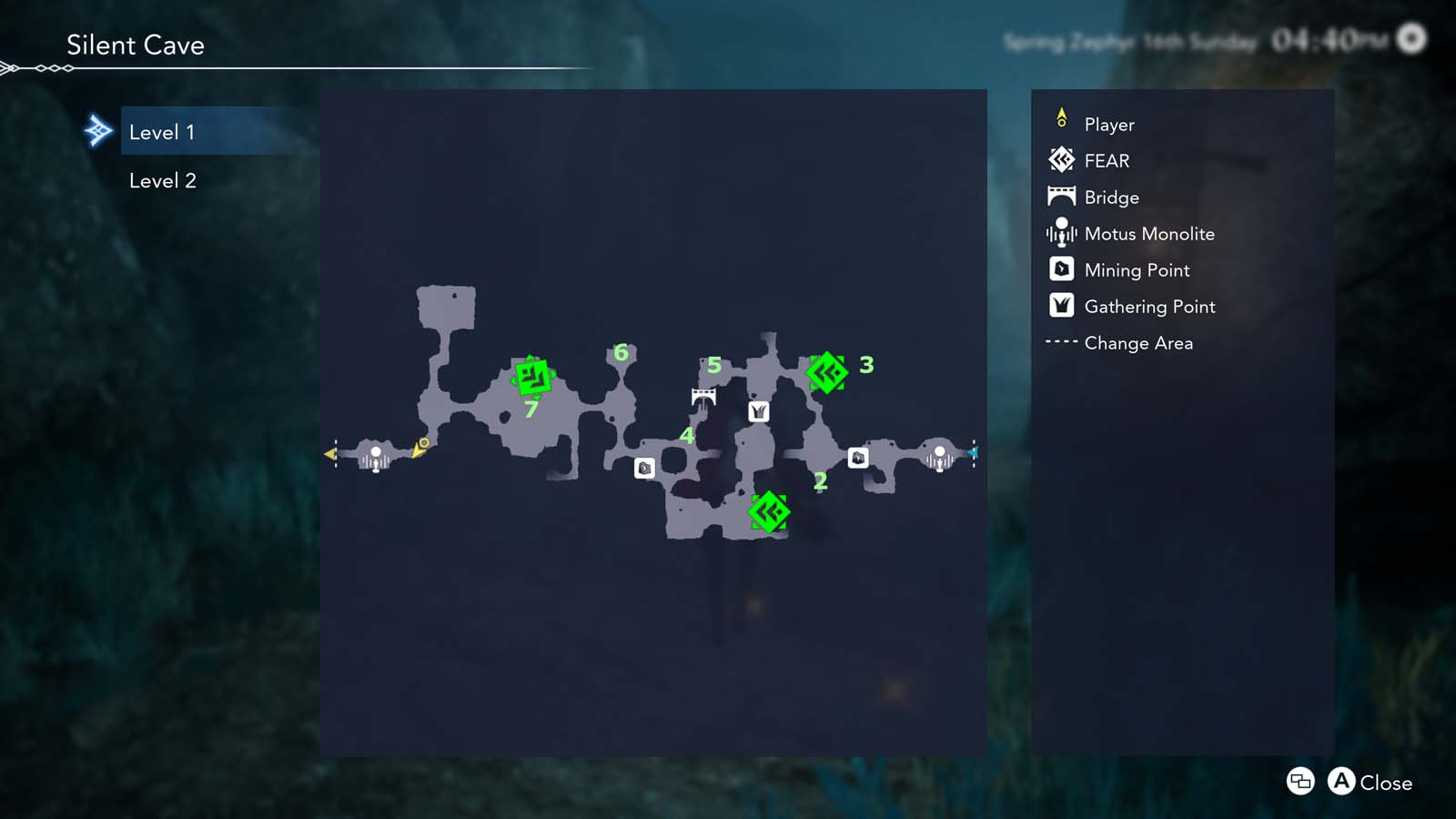Select map location marker numbered 5
The width and height of the screenshot is (1456, 819).
pos(713,364)
